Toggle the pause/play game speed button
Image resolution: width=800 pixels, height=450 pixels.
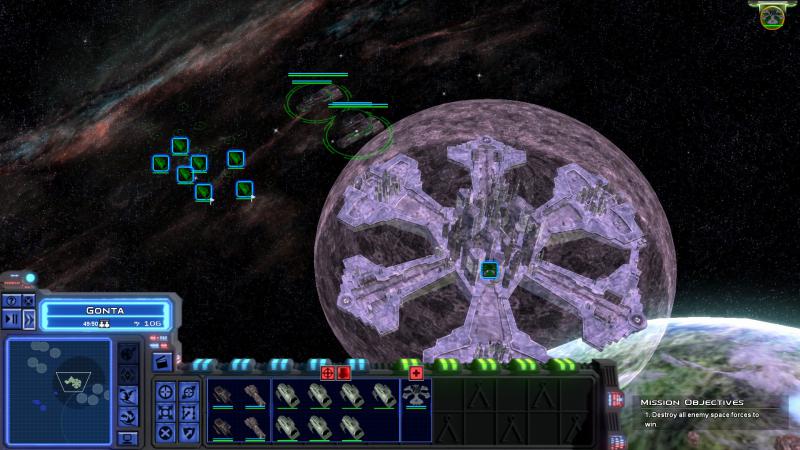click(x=11, y=318)
